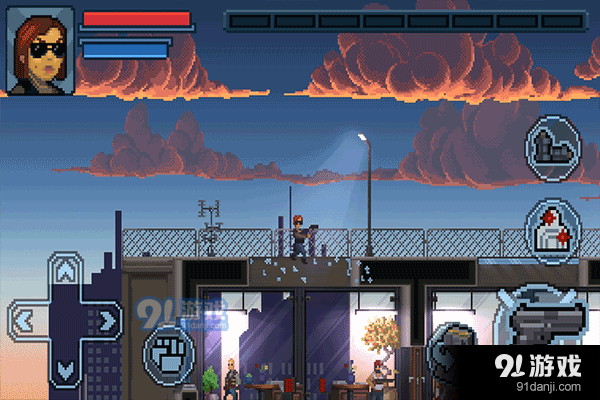Use the medkit item button
600x400 pixels.
point(553,231)
